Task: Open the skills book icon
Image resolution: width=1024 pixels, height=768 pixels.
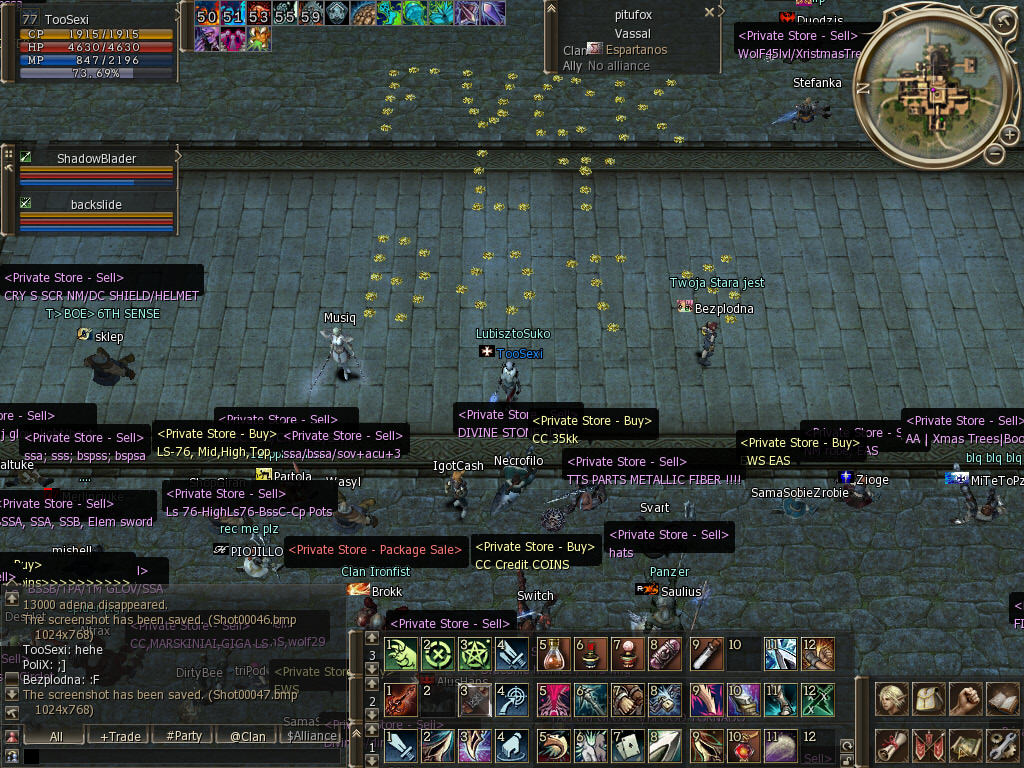Action: [1002, 698]
